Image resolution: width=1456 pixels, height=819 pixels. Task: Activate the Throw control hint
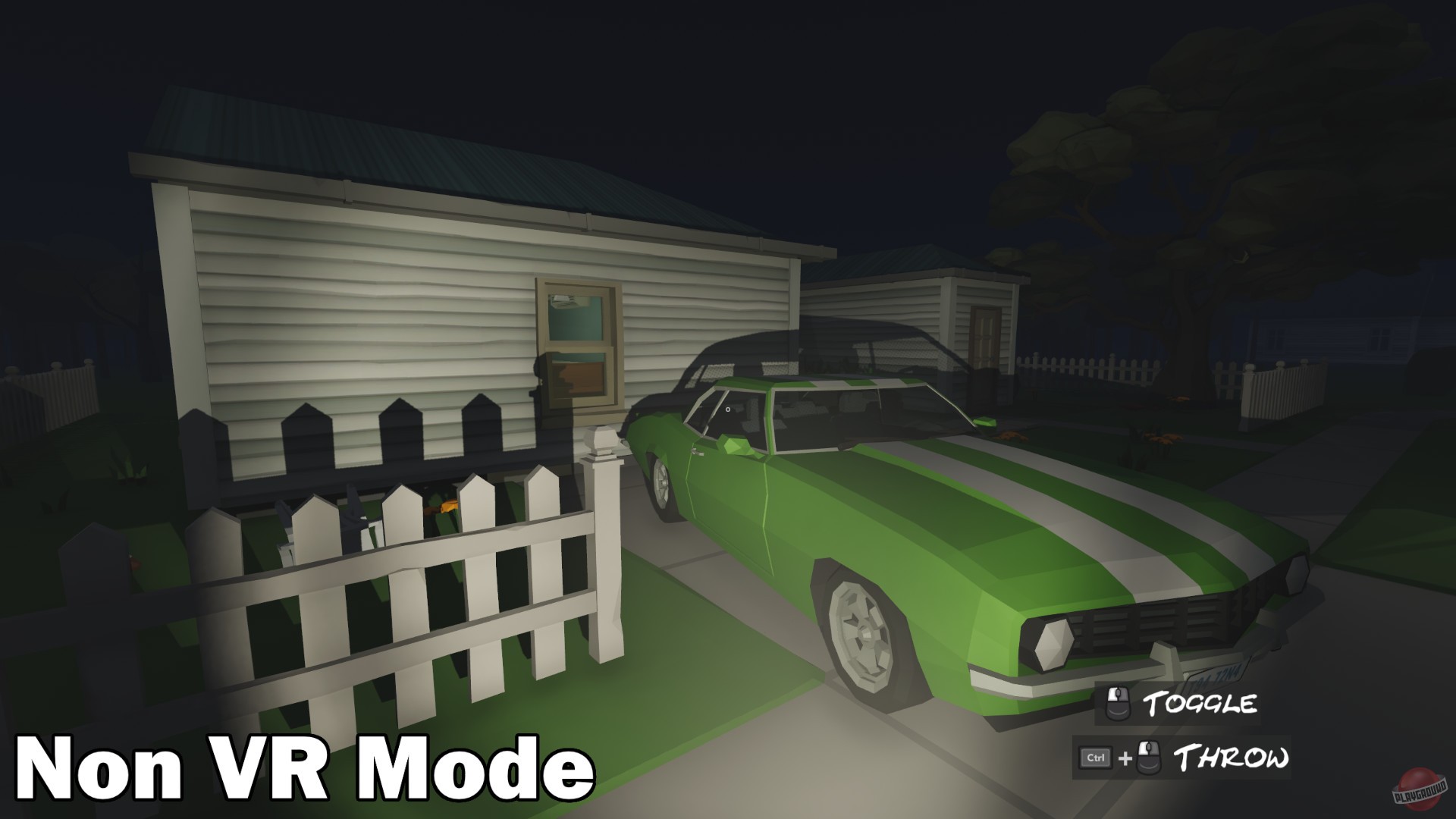tap(1232, 757)
